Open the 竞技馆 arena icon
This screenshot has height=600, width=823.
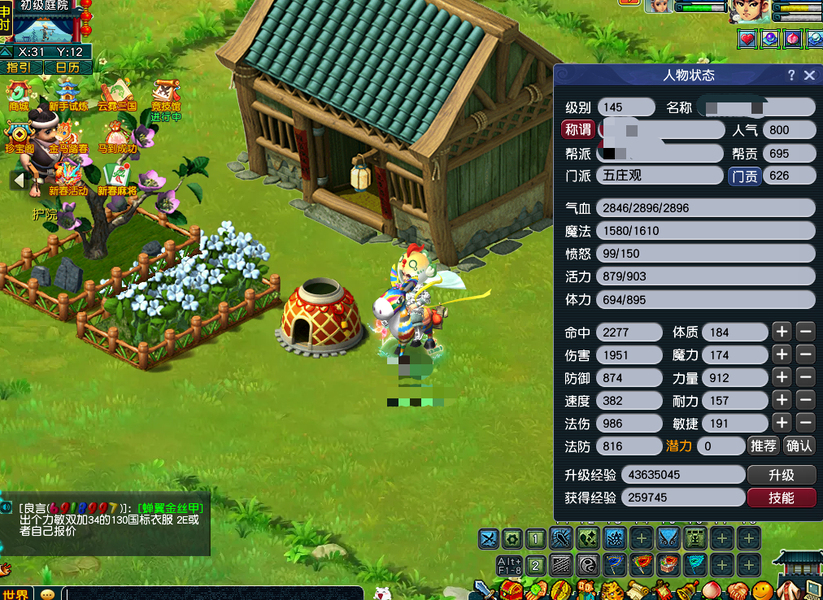(x=166, y=93)
